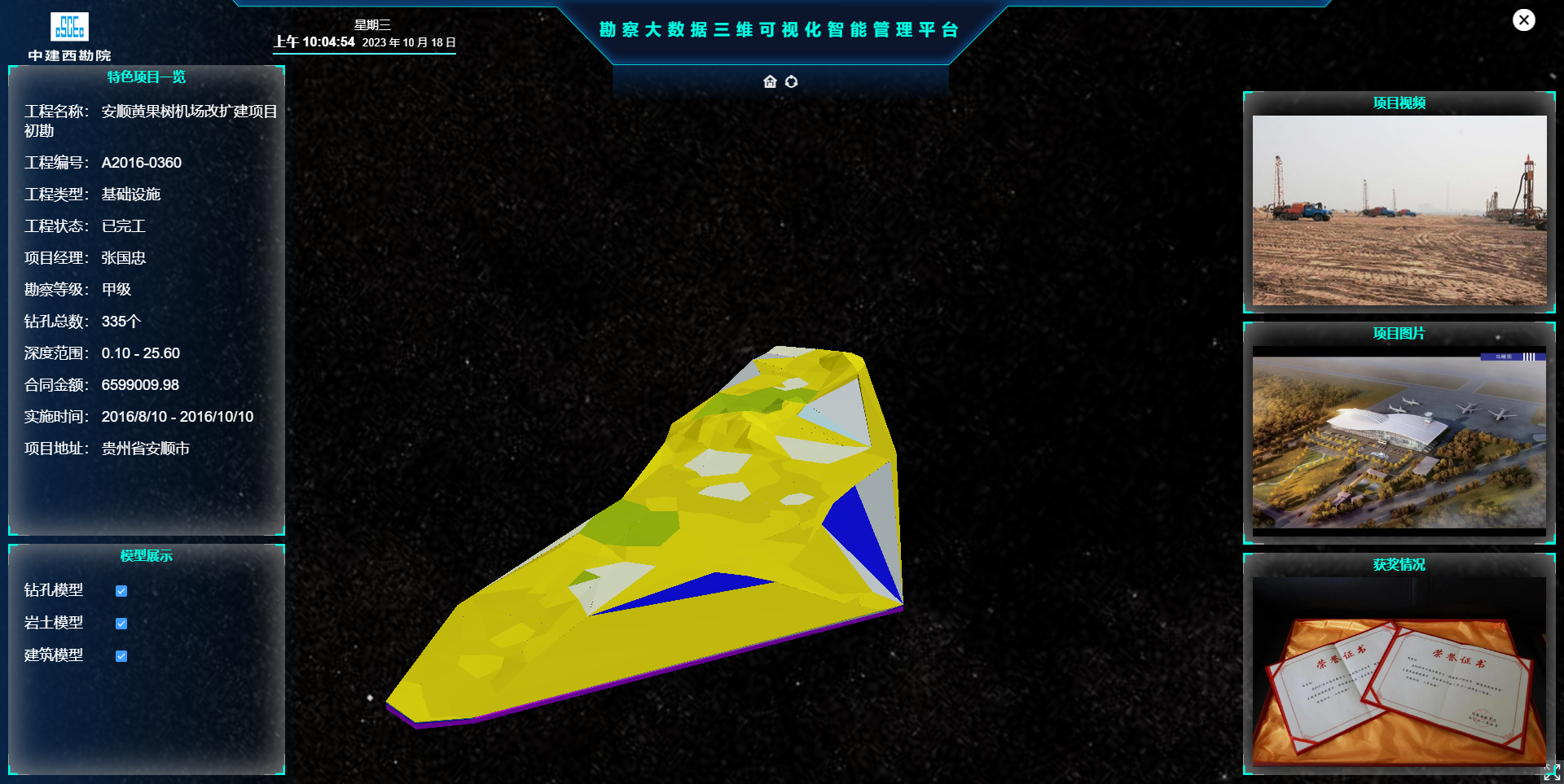The image size is (1564, 784).
Task: Open the 项目图片 airport rendering image
Action: point(1399,441)
